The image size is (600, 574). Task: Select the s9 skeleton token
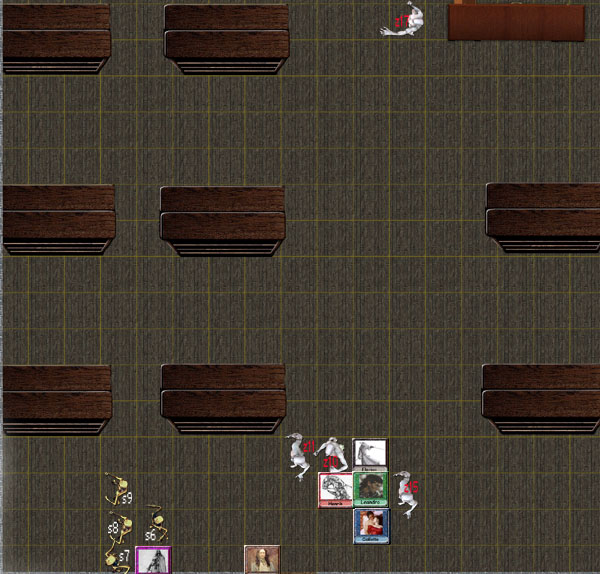120,491
